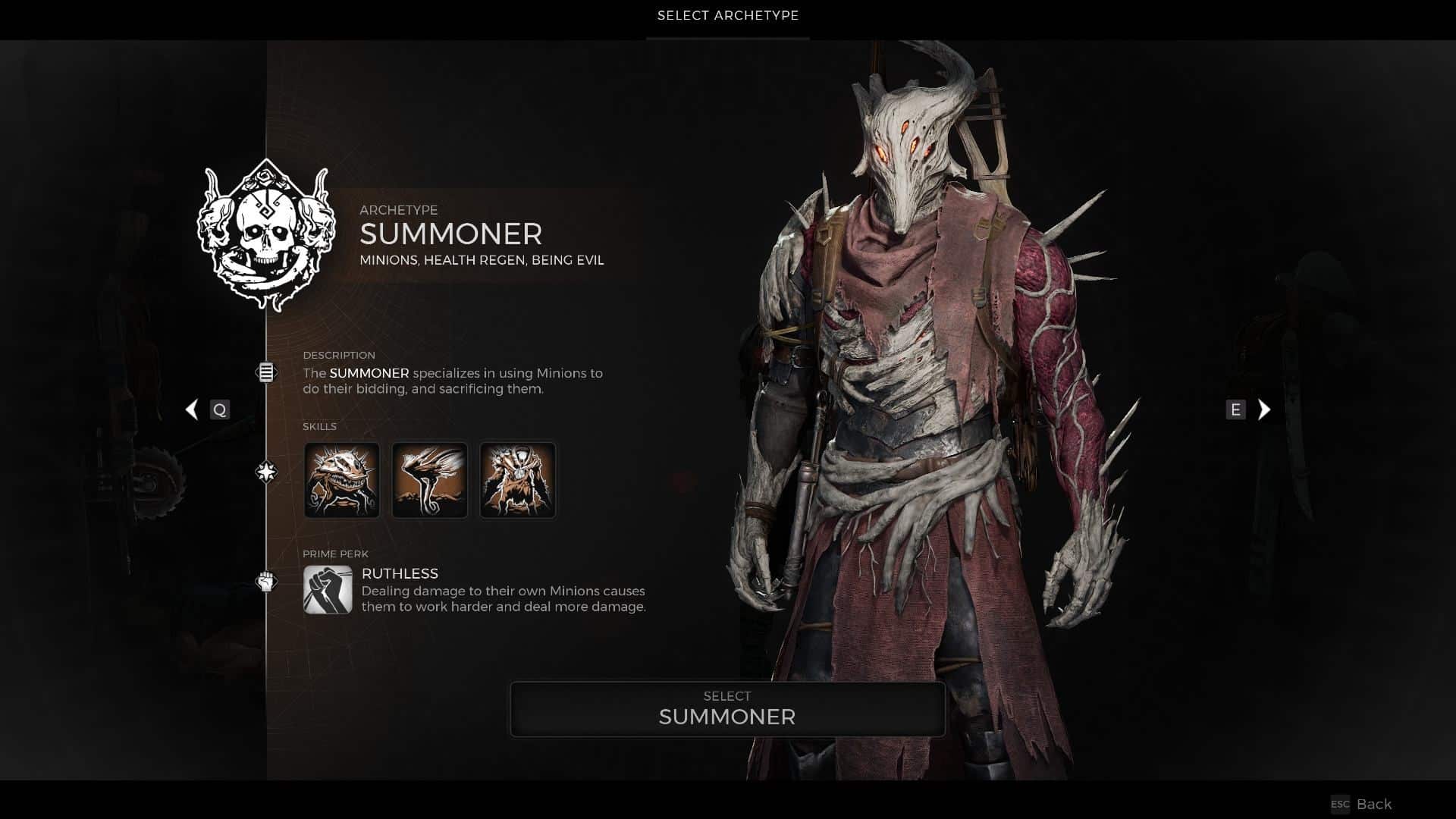The height and width of the screenshot is (819, 1456).
Task: Open the previous archetype with the left chevron
Action: [192, 409]
